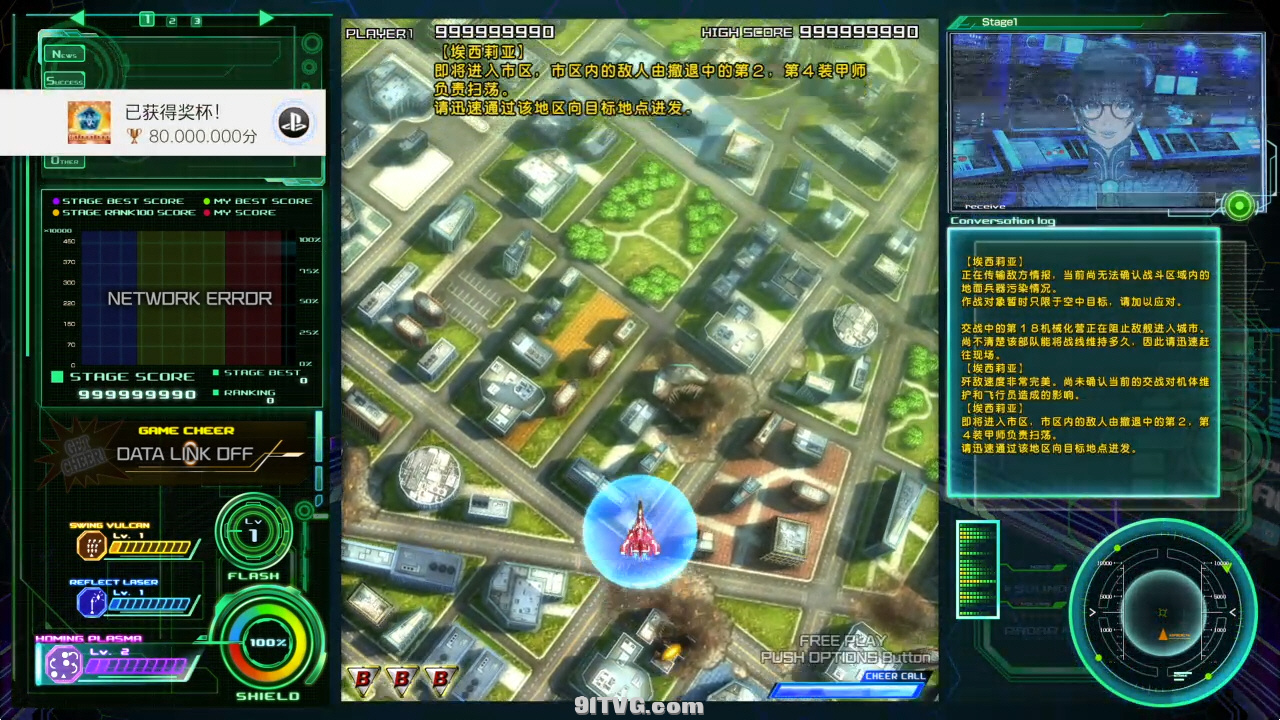This screenshot has height=720, width=1280.
Task: Select the Swing Vulcan weapon icon
Action: [x=92, y=546]
